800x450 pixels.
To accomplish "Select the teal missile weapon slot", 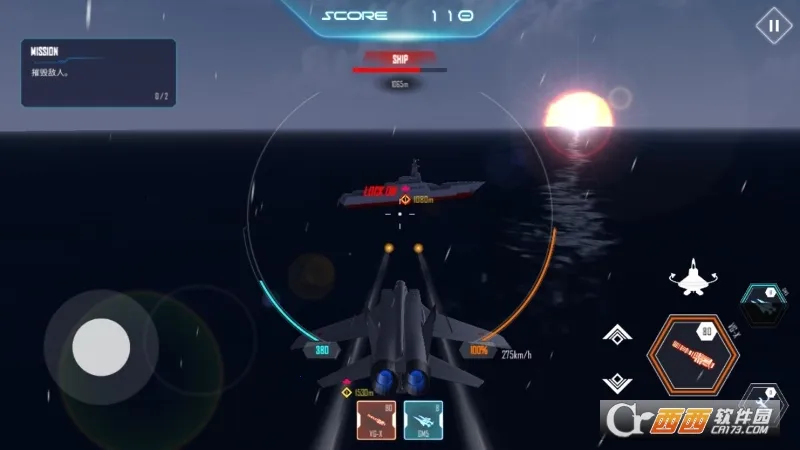I will 423,420.
